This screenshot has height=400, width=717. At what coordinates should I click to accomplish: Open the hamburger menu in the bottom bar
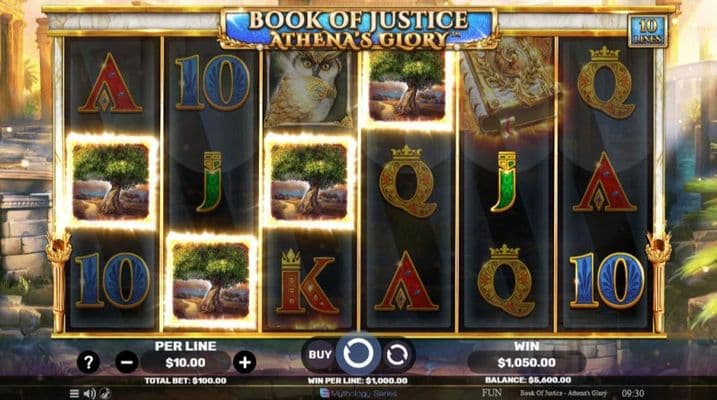click(x=74, y=394)
